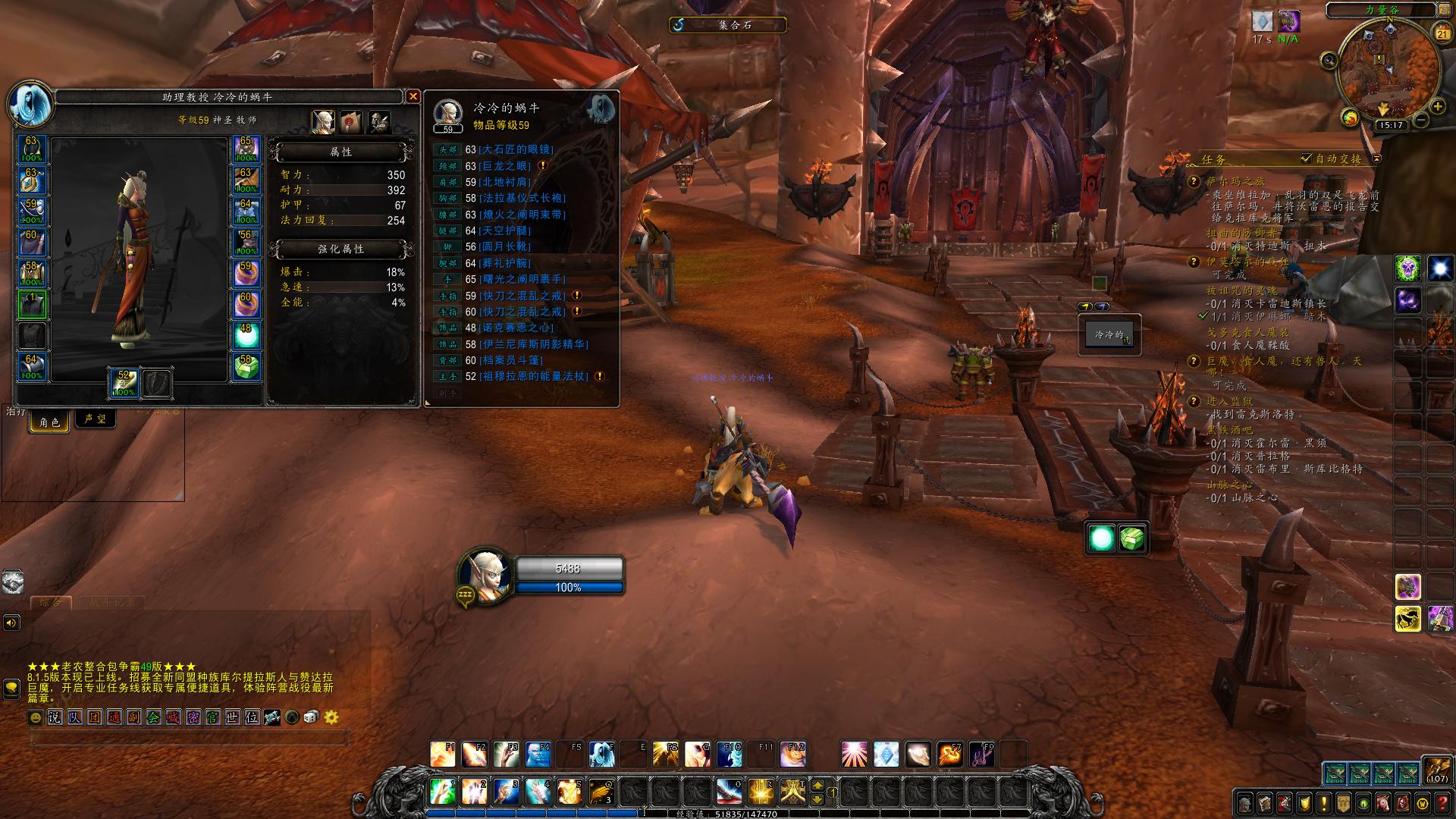Select 祖穆拉恩的能量法杖 in the gear list
This screenshot has width=1456, height=819.
(534, 376)
